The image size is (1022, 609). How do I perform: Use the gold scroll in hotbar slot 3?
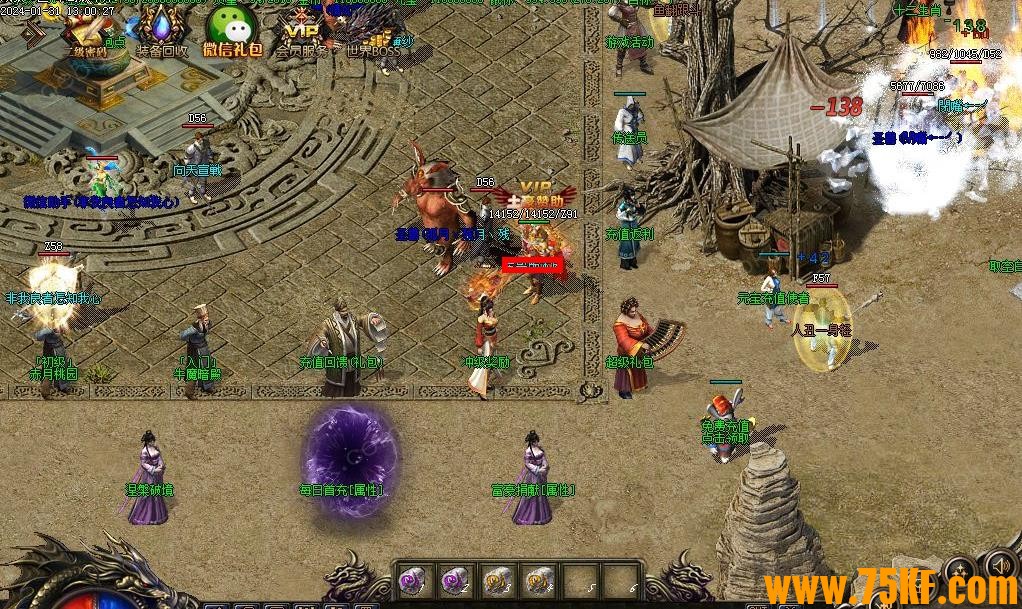(497, 579)
